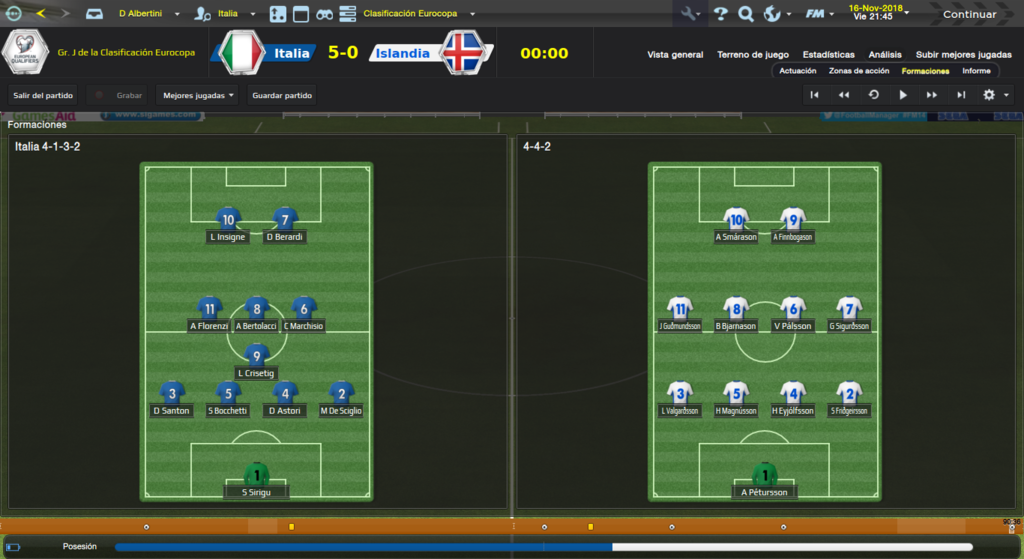Open the Informe sub-tab
The image size is (1024, 559).
(976, 71)
